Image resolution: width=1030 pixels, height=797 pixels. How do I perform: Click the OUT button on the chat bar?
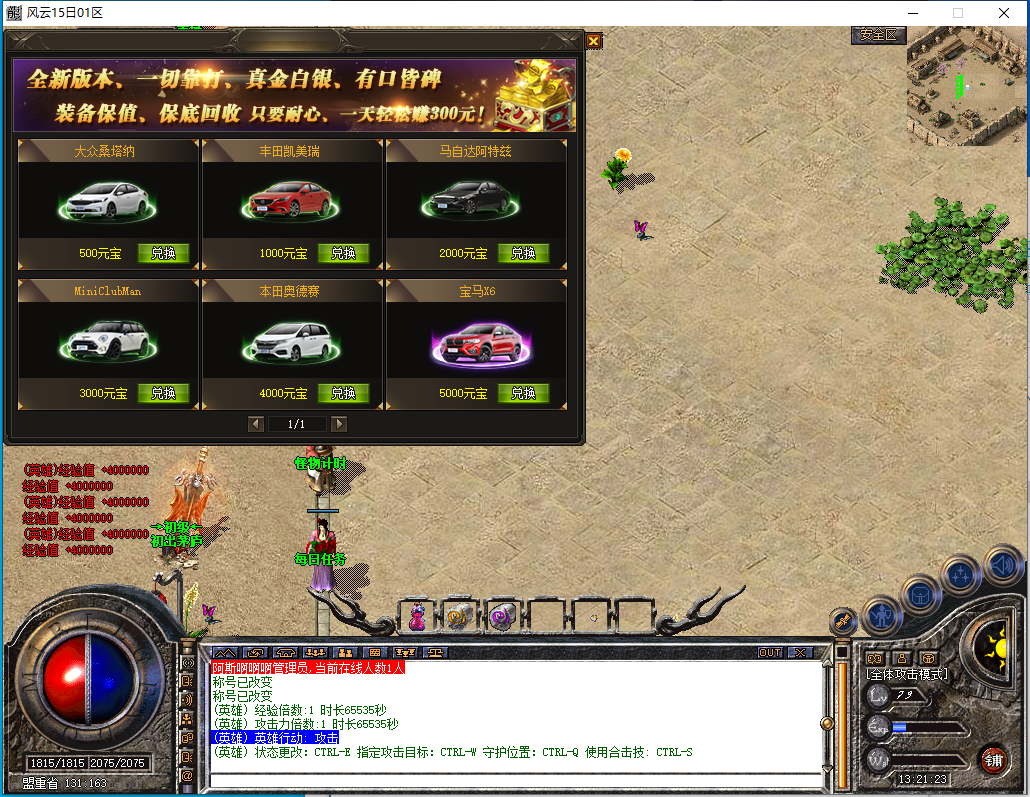point(769,652)
